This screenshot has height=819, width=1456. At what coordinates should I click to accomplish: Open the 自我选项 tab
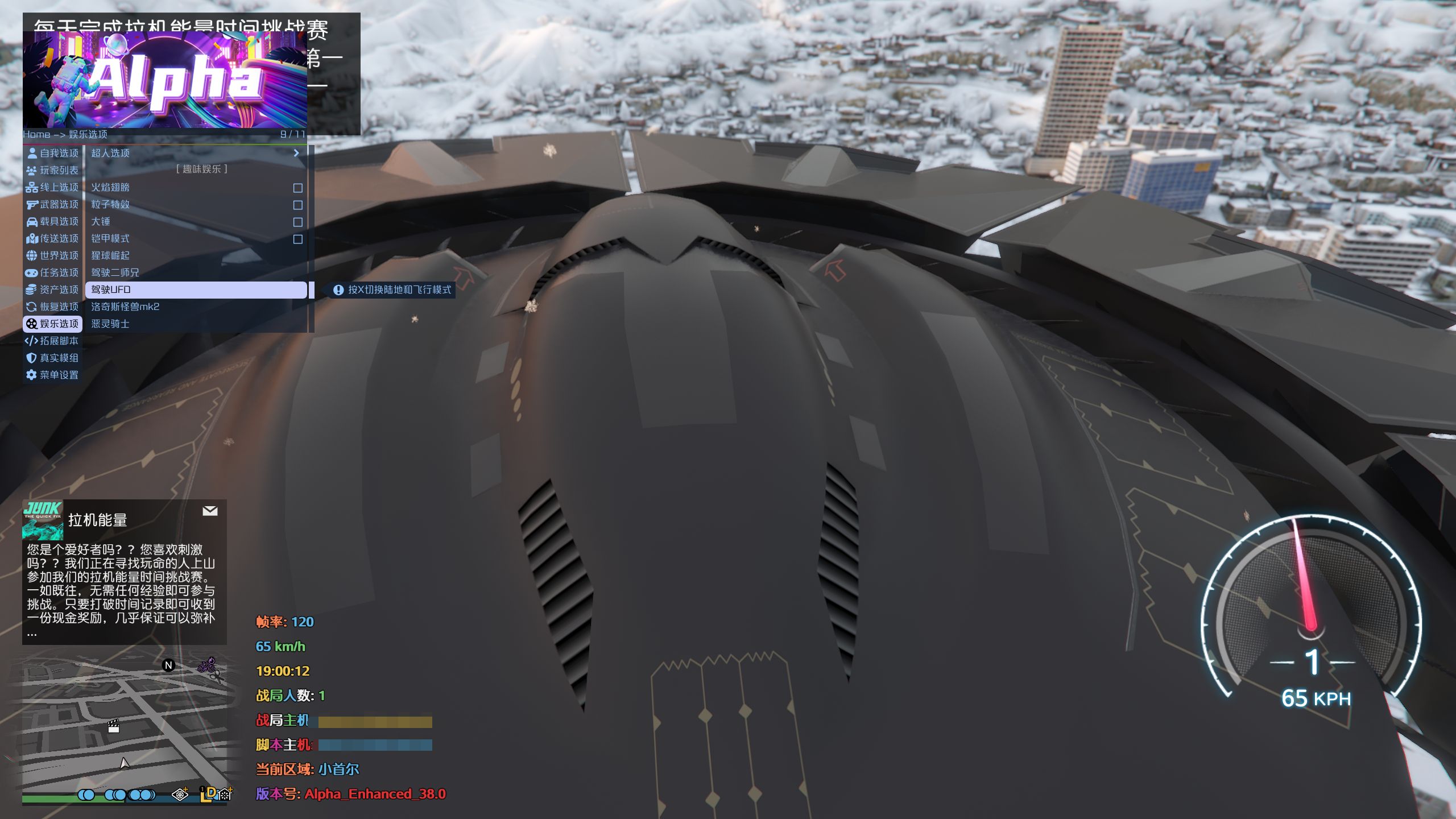click(53, 153)
